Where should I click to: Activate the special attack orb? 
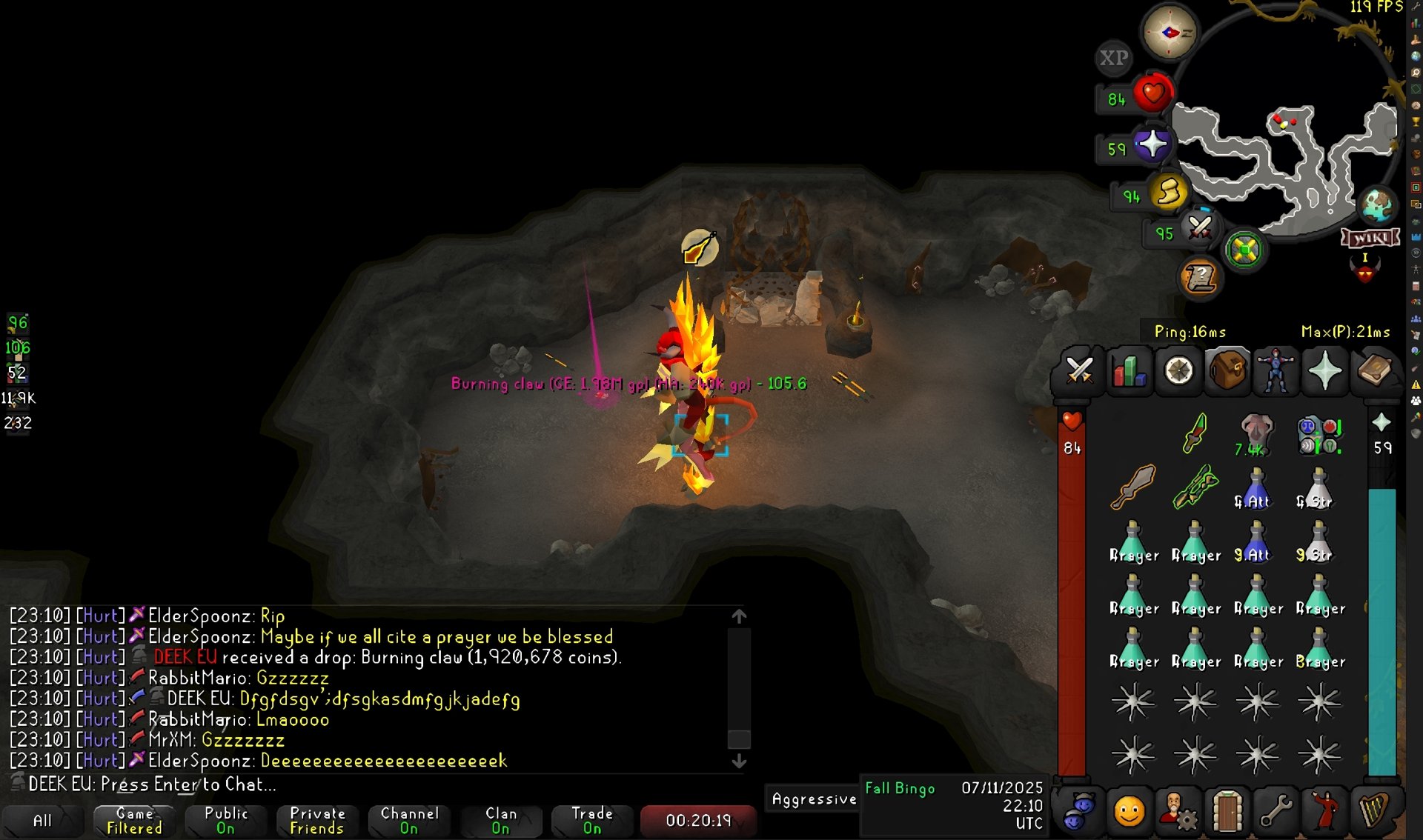(x=1200, y=228)
